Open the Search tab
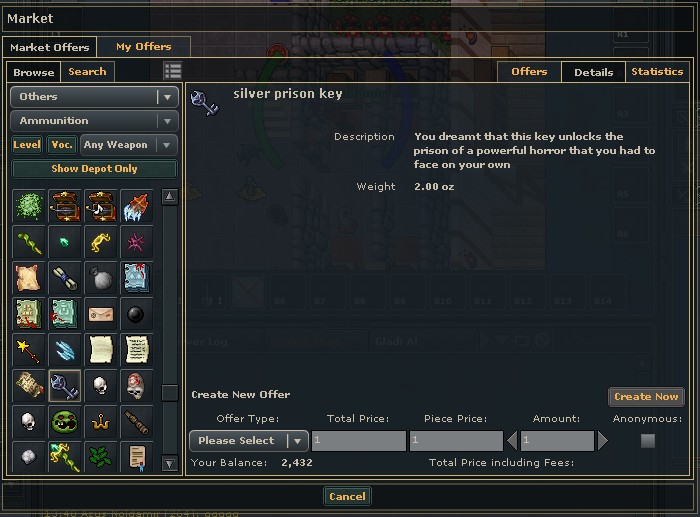 pyautogui.click(x=87, y=72)
